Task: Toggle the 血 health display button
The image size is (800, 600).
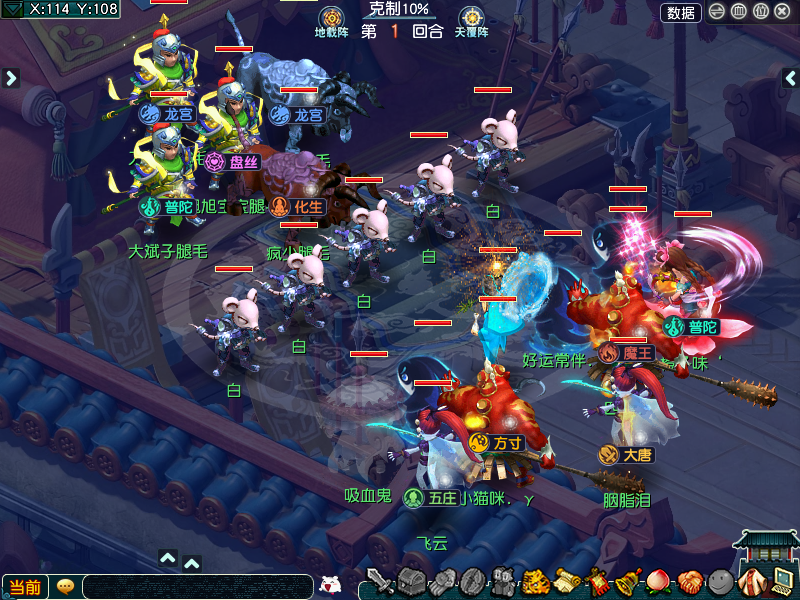Action: tap(739, 12)
